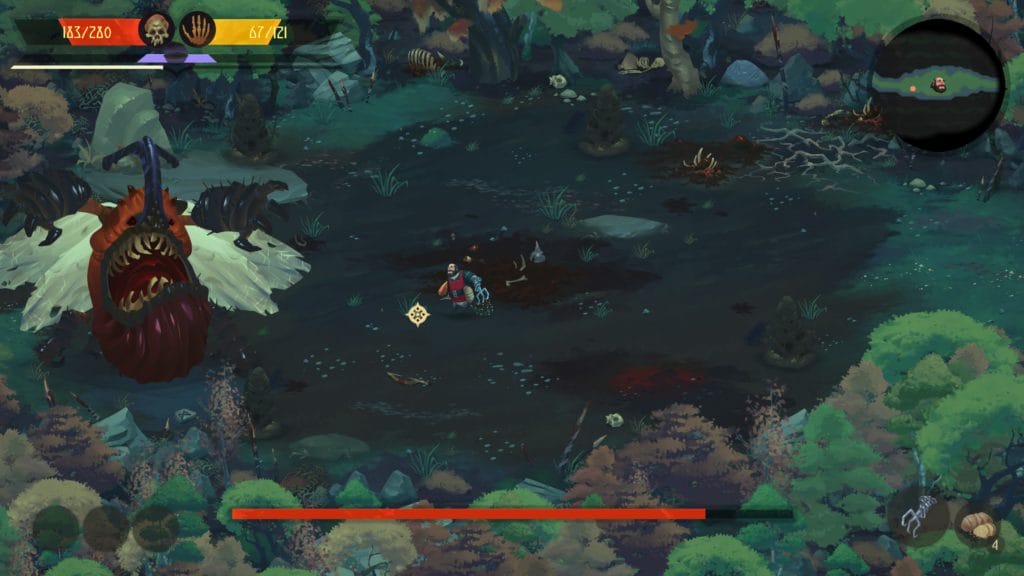Activate the skeletal claw arm ability
This screenshot has height=576, width=1024.
coord(916,517)
